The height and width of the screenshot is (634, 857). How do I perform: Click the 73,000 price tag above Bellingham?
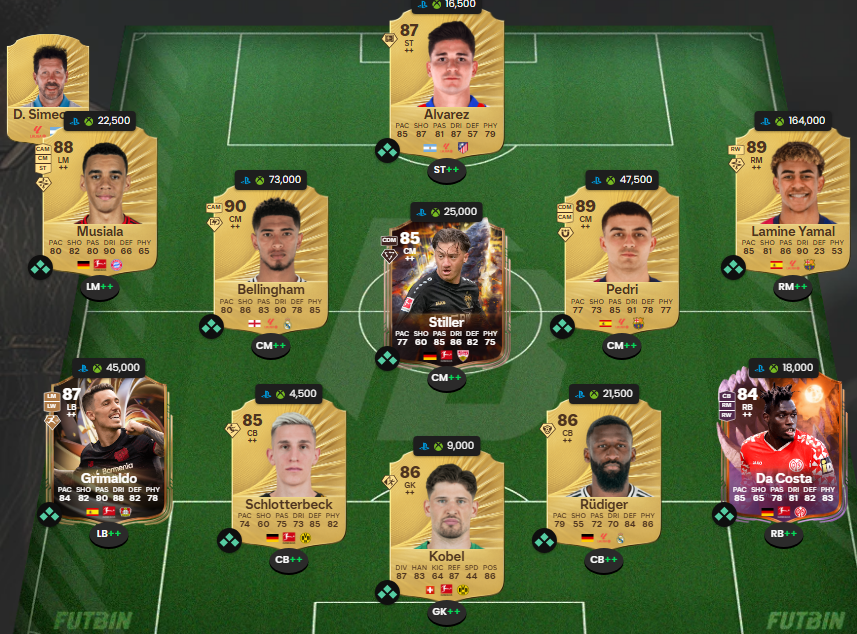270,180
